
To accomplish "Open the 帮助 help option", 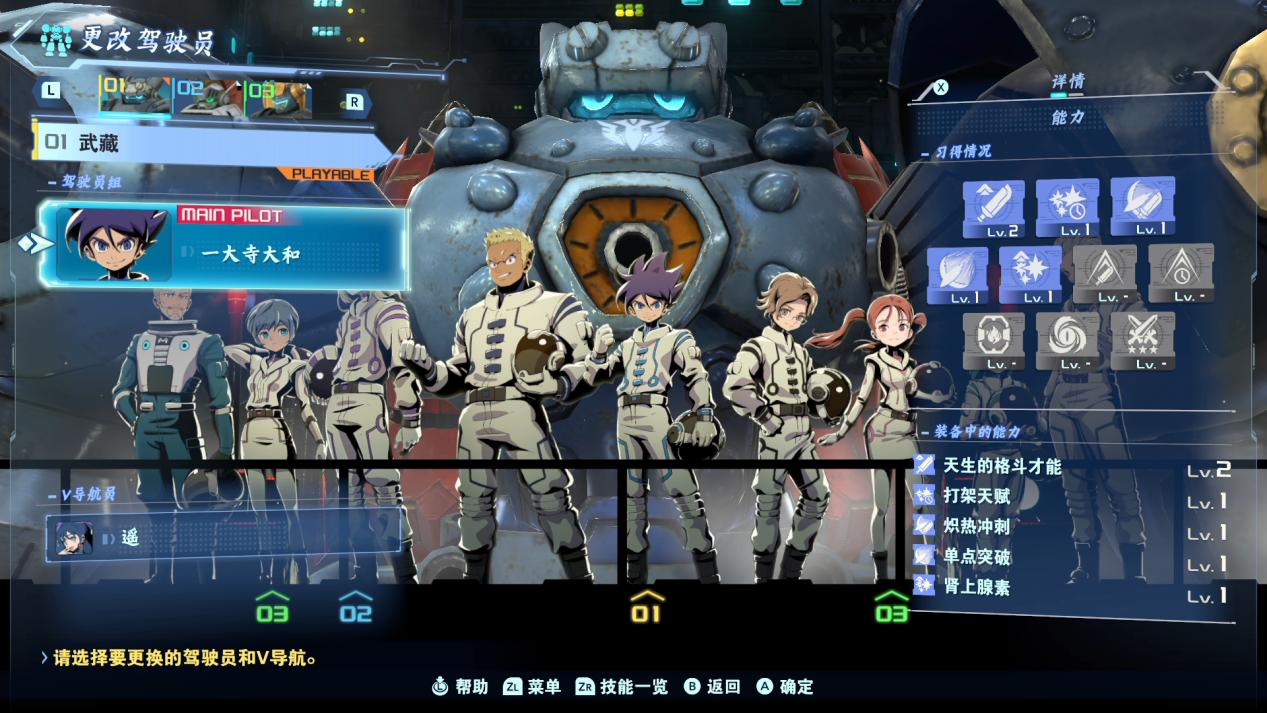I will point(461,687).
